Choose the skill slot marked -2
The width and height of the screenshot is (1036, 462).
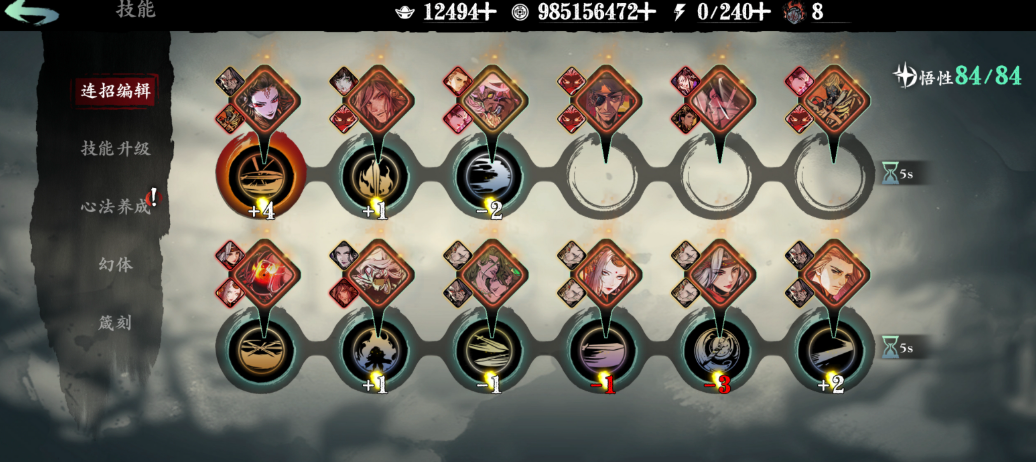point(489,176)
